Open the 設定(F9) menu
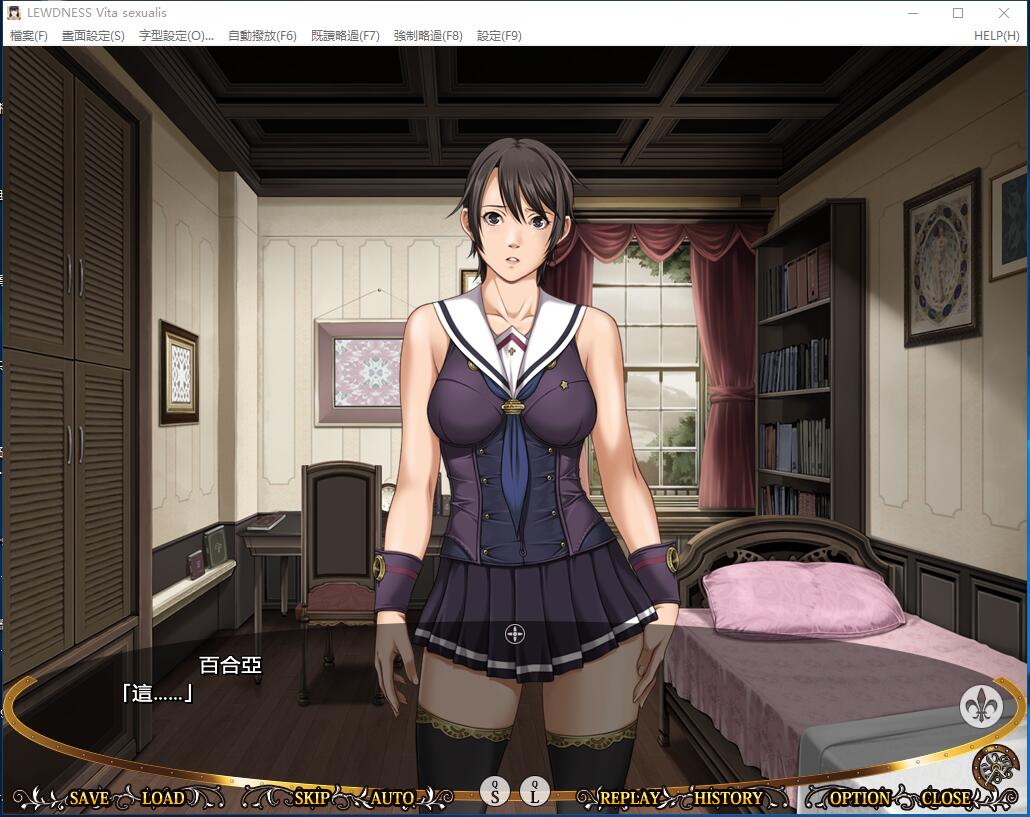The image size is (1030, 817). (x=499, y=36)
